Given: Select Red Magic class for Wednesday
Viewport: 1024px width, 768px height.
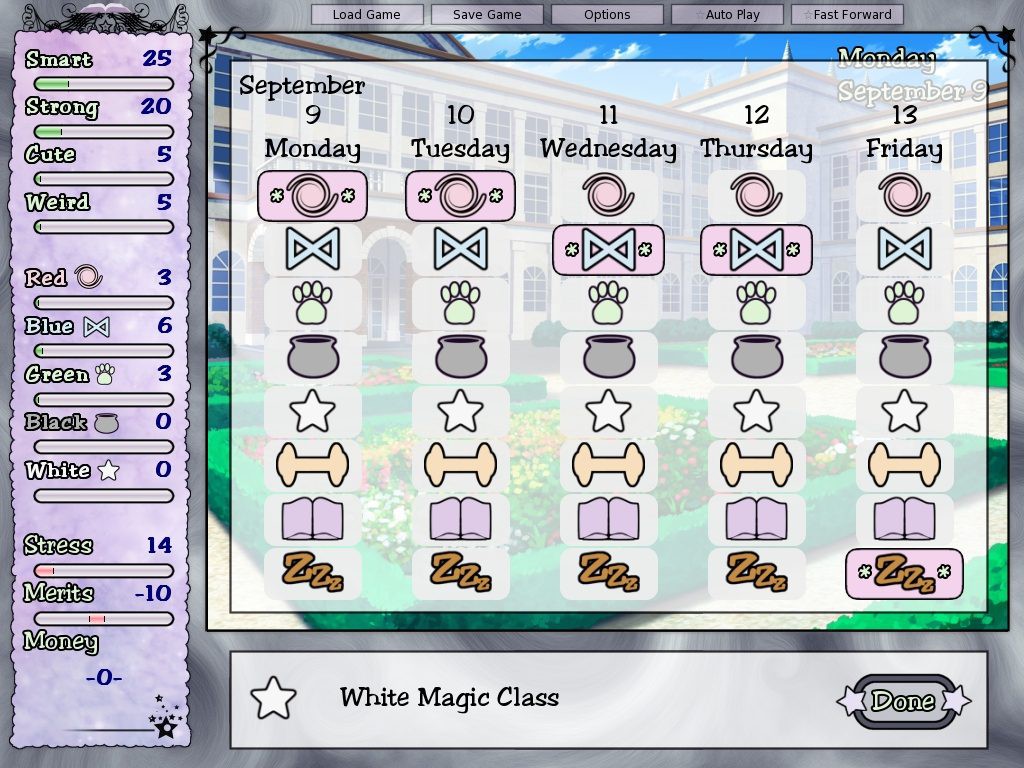Looking at the screenshot, I should (x=608, y=195).
